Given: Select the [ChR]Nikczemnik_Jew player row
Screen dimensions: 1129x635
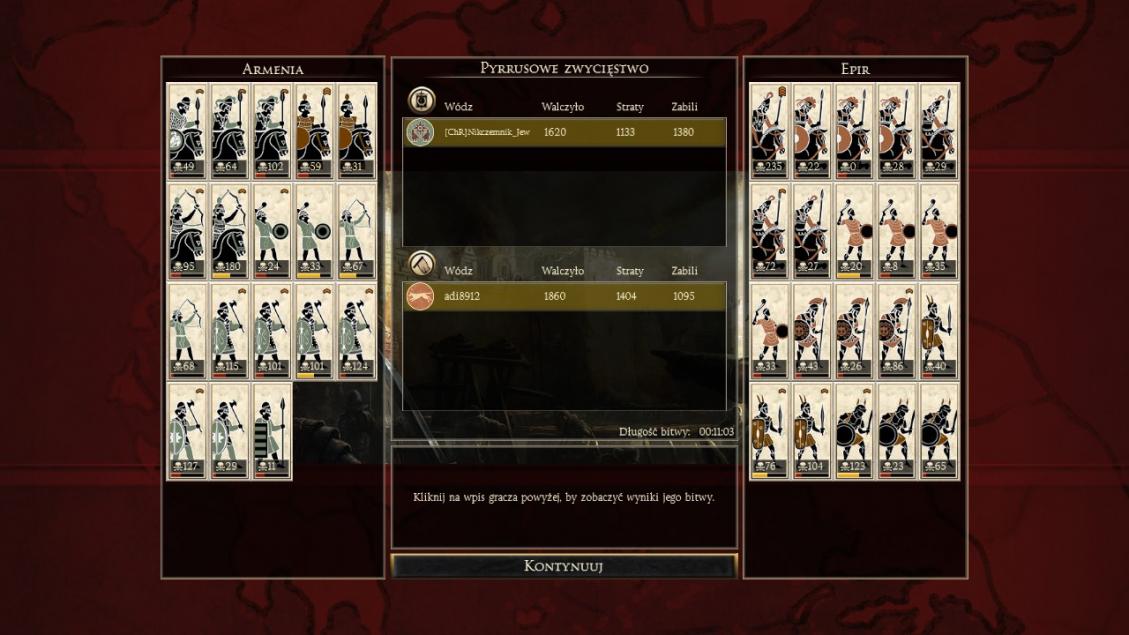Looking at the screenshot, I should [x=564, y=132].
